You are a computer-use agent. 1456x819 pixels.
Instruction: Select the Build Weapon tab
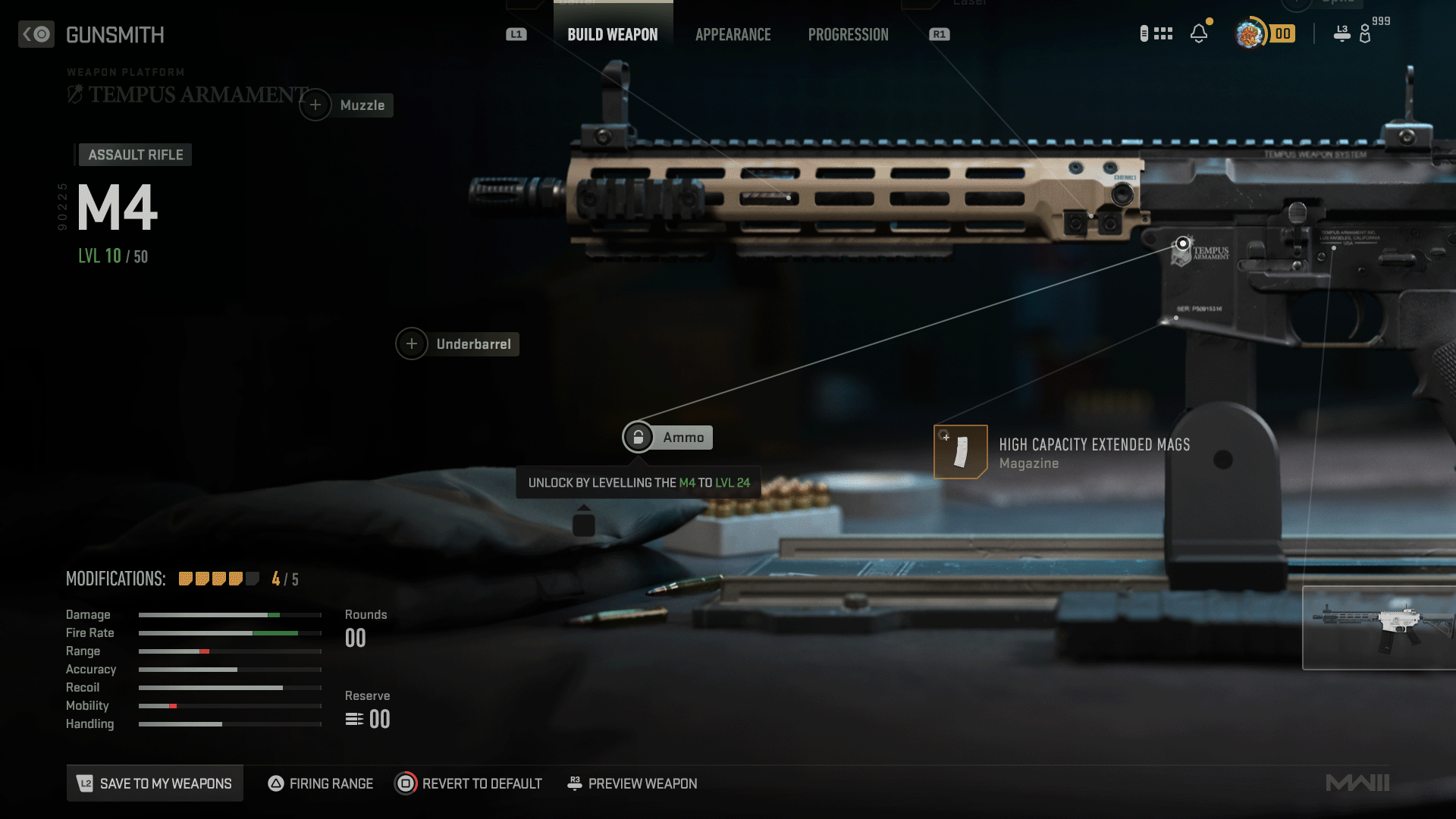(613, 35)
